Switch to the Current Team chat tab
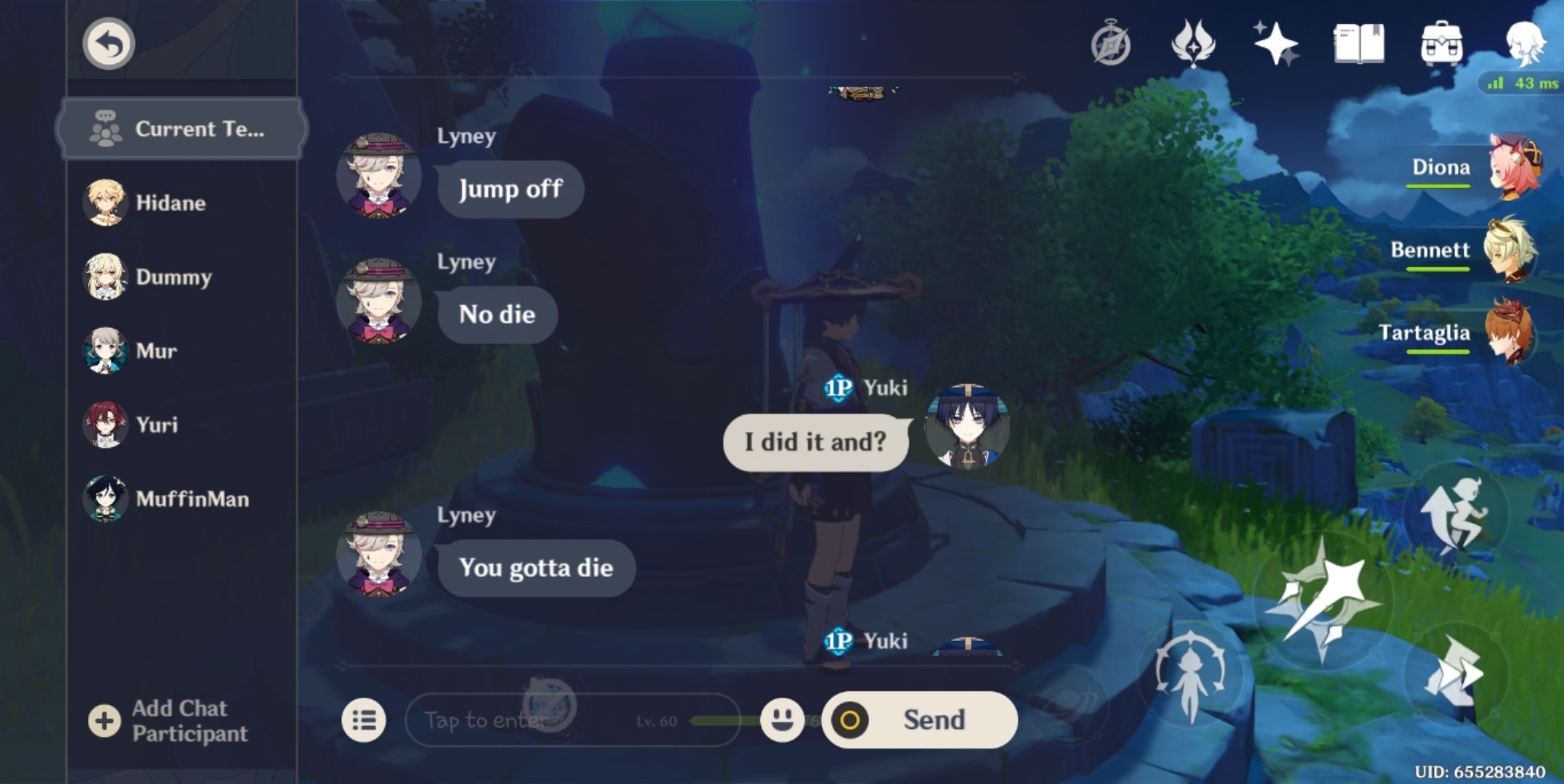1564x784 pixels. click(x=180, y=128)
